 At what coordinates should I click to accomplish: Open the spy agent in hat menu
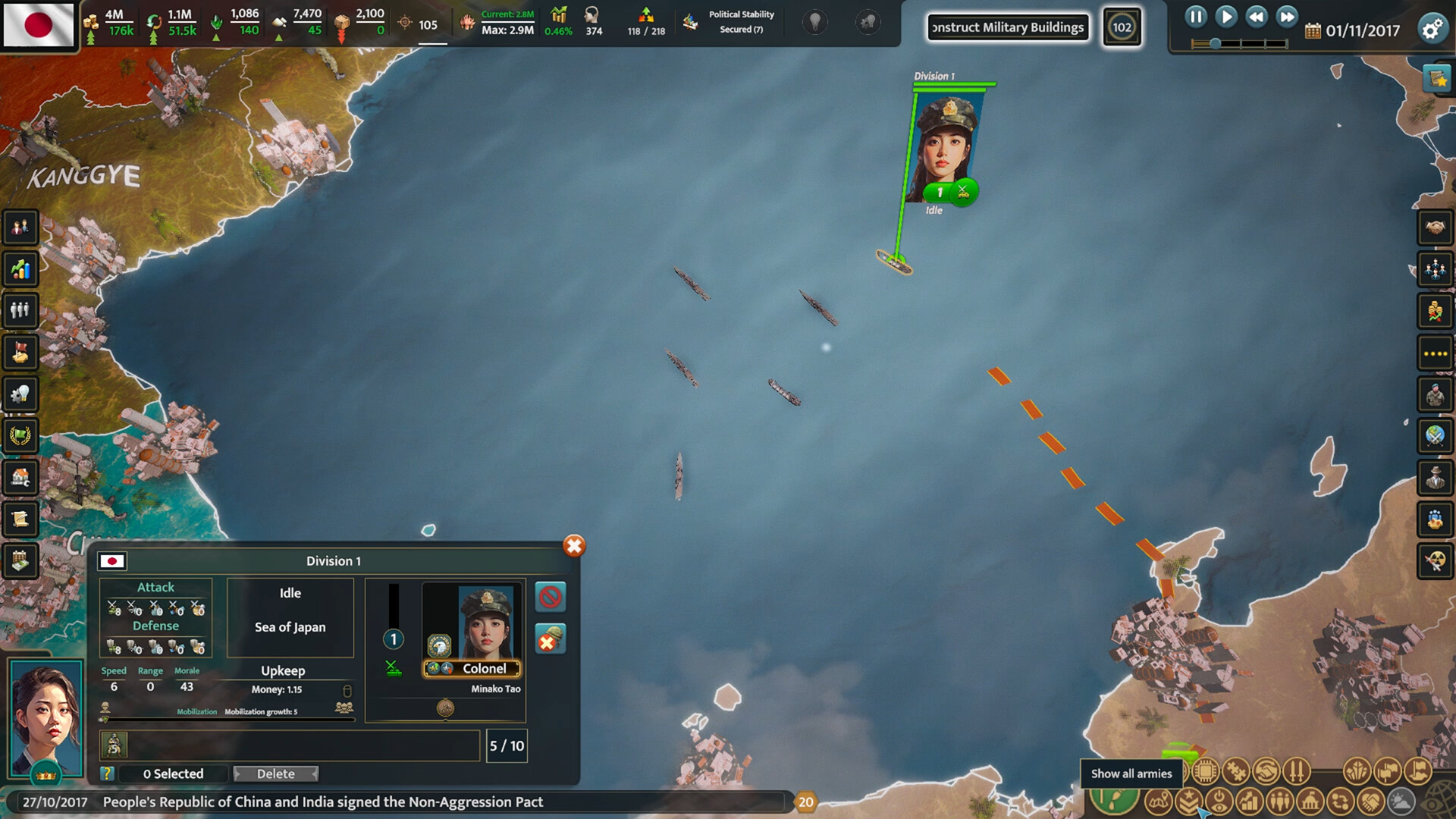1435,477
